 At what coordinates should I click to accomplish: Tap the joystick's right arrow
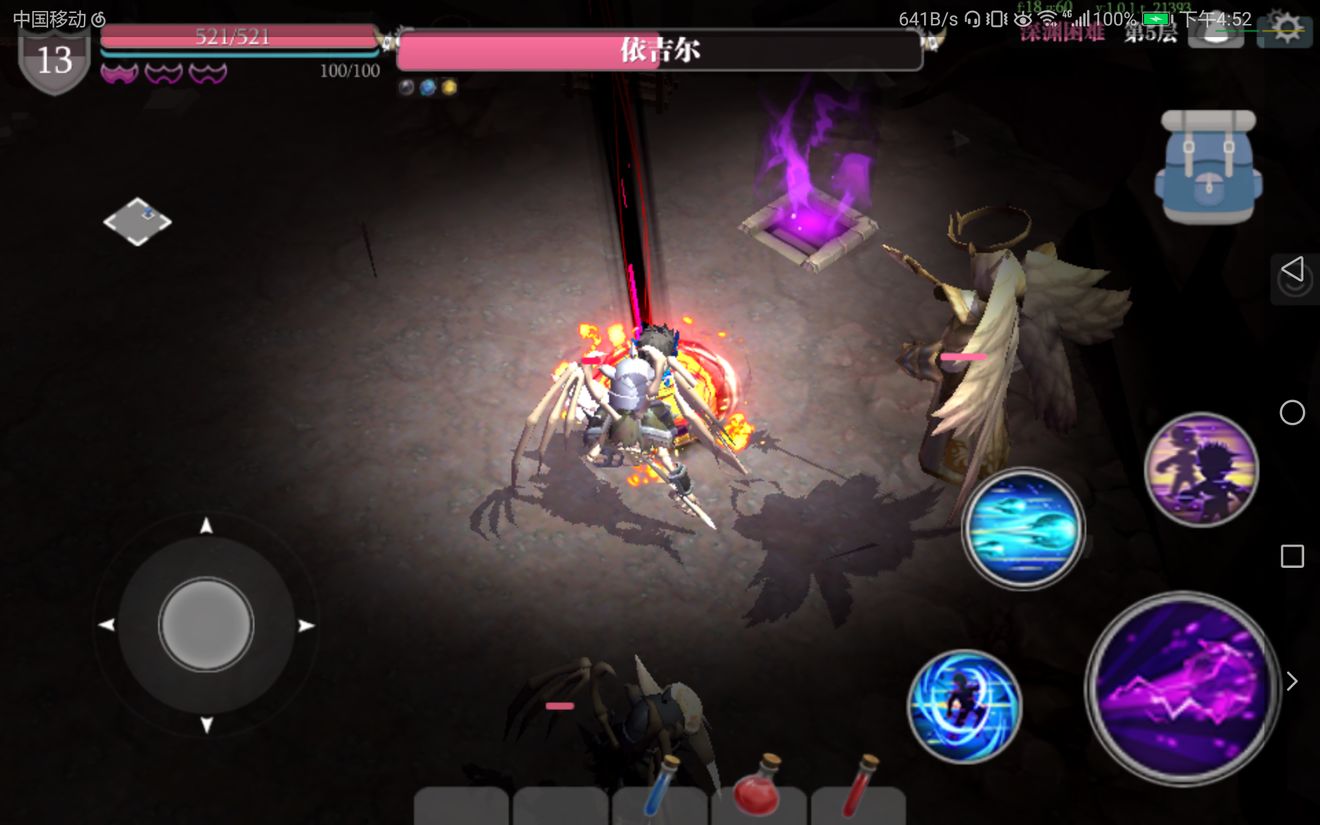pyautogui.click(x=306, y=626)
